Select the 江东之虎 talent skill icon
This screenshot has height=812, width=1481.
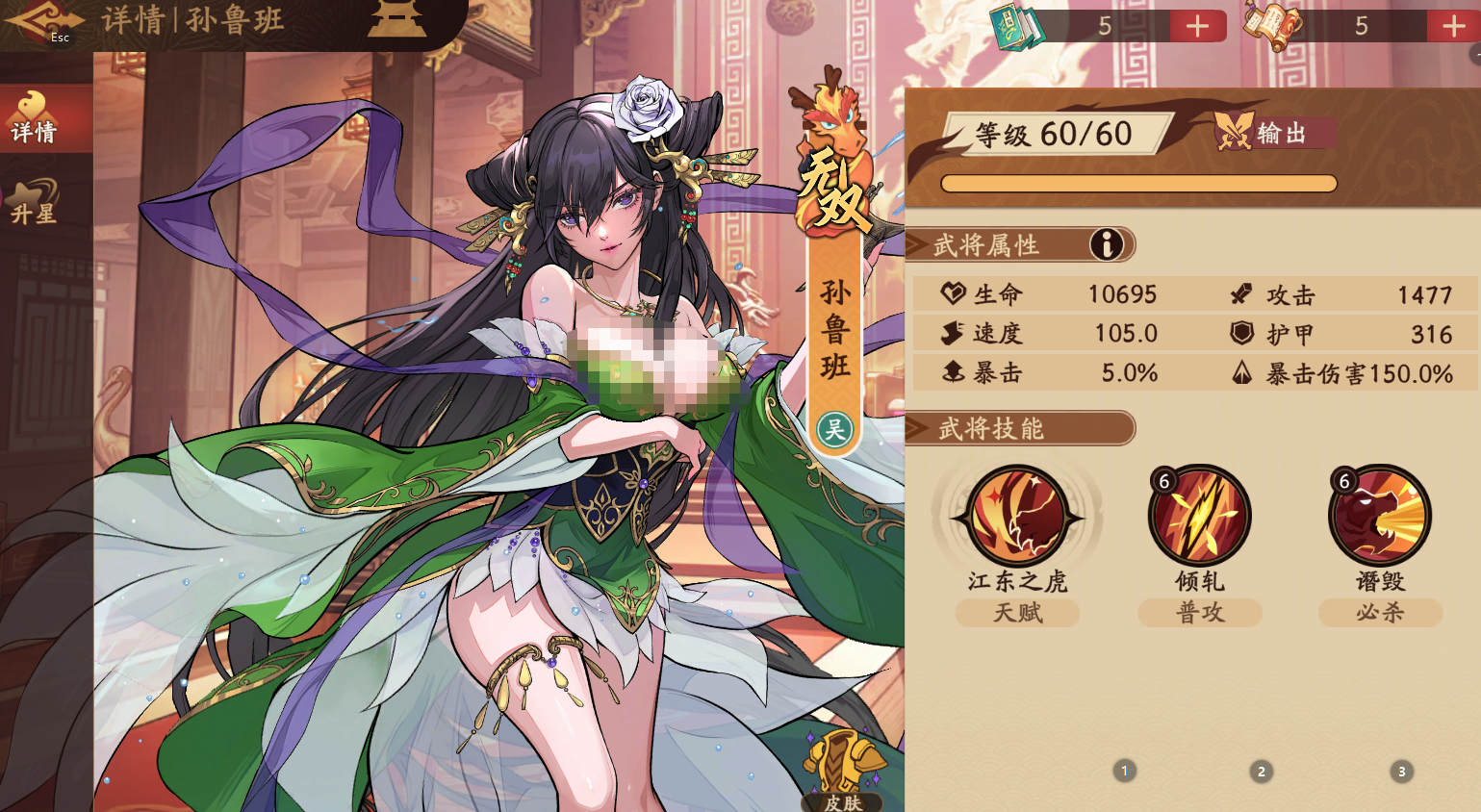pos(1017,517)
